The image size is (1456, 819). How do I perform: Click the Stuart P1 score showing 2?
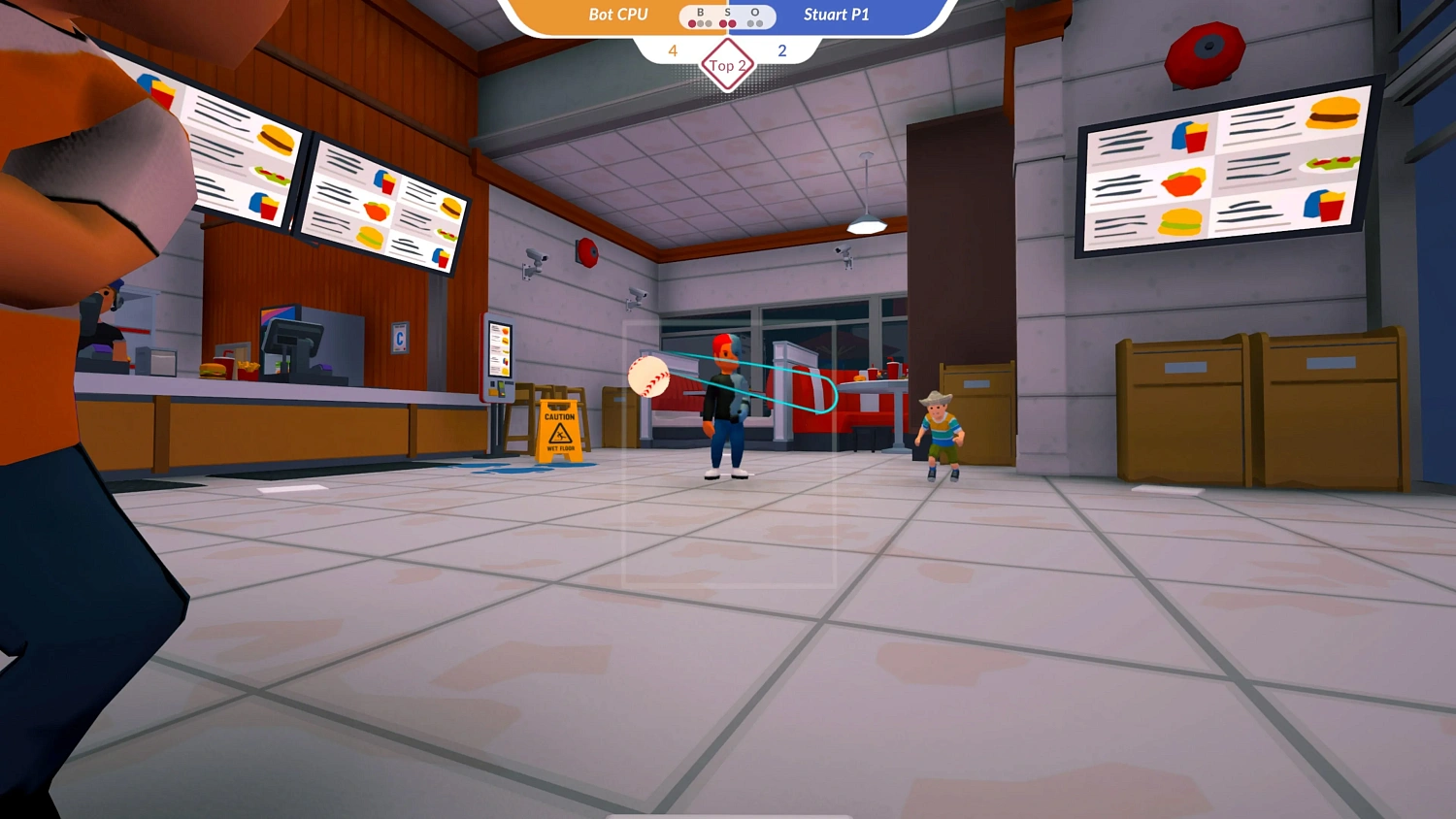[782, 50]
